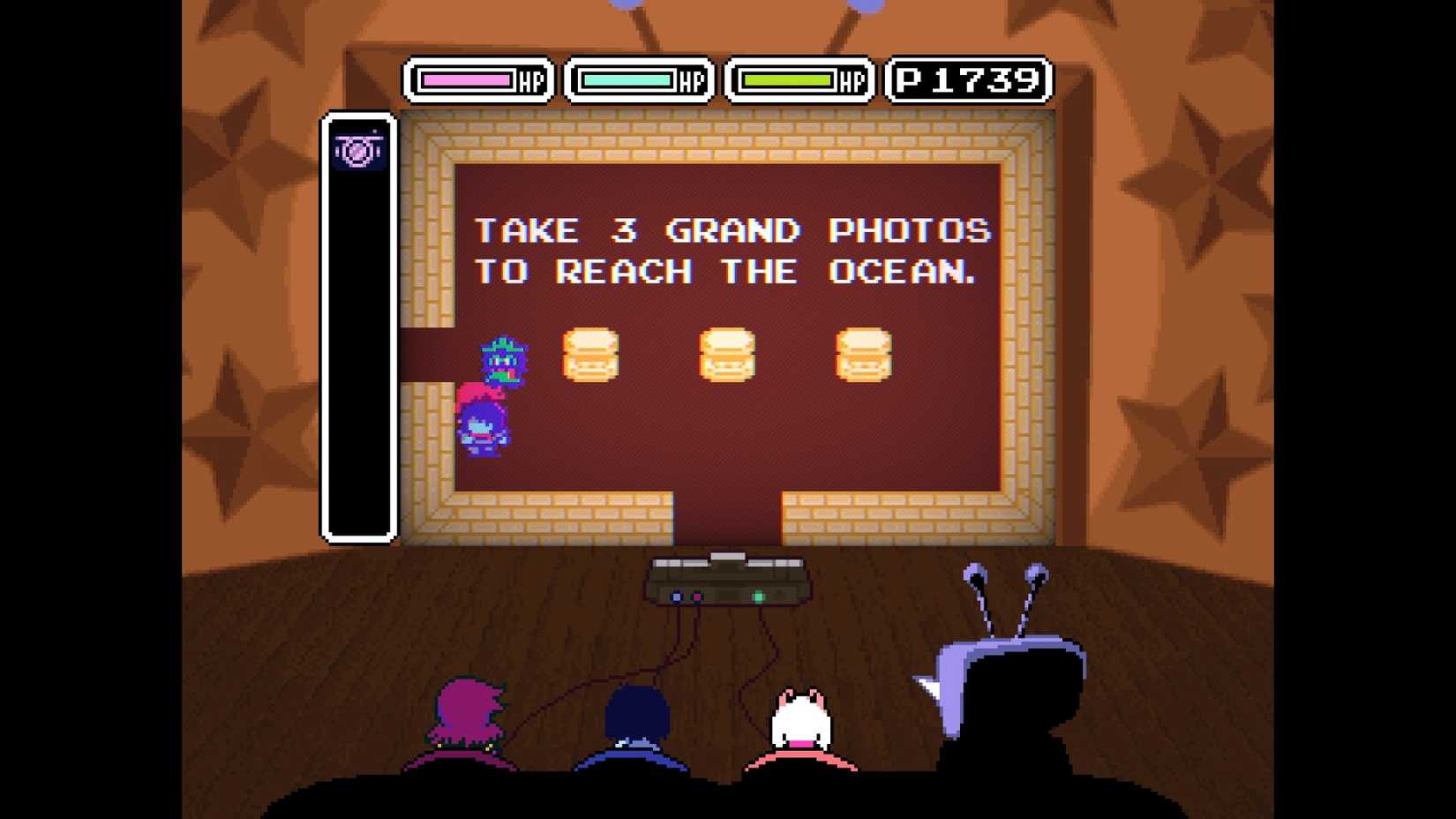The image size is (1456, 819).
Task: Click the game console beneath the big screen
Action: click(727, 582)
